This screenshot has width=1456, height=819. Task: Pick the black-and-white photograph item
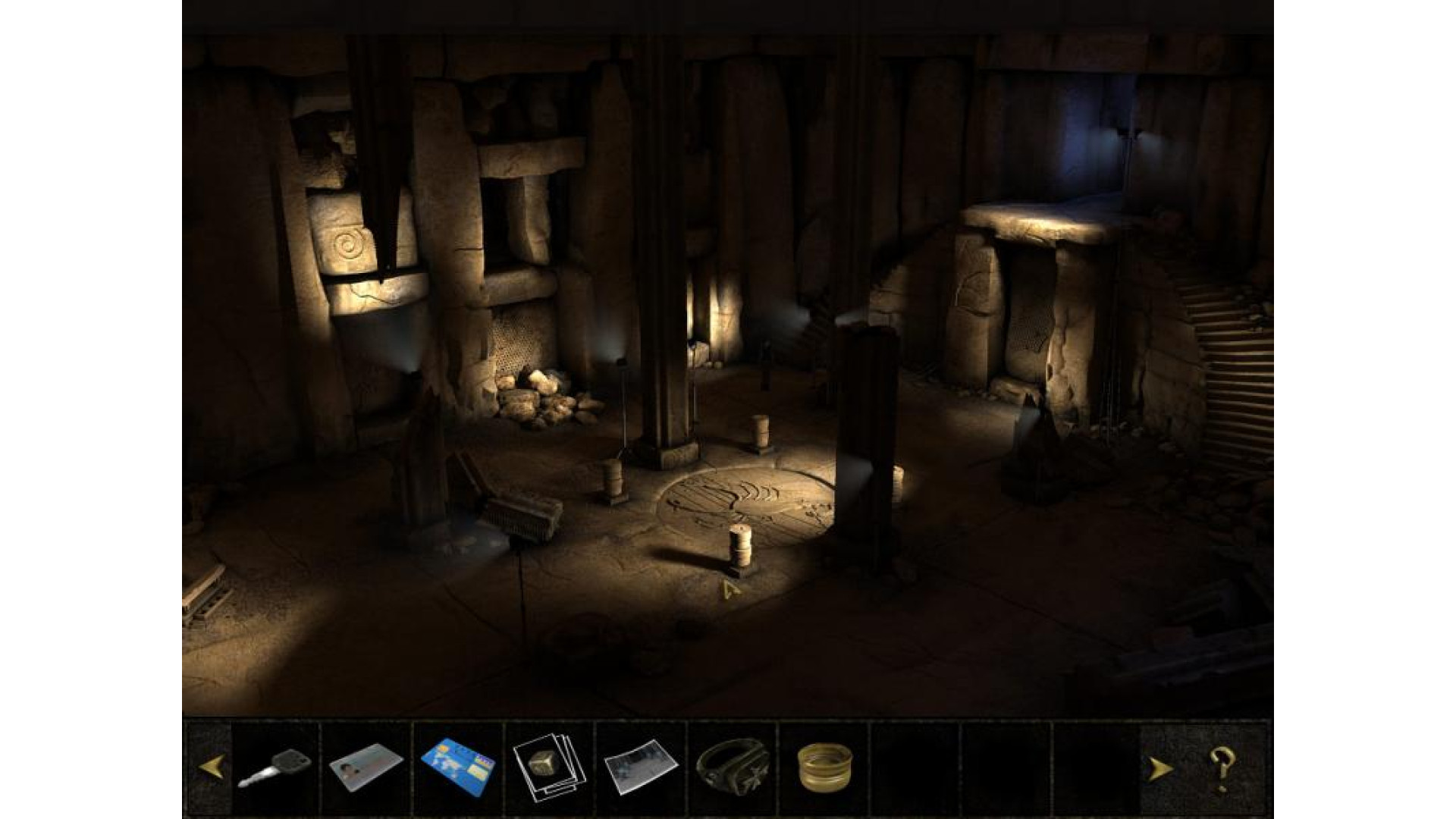(x=639, y=767)
